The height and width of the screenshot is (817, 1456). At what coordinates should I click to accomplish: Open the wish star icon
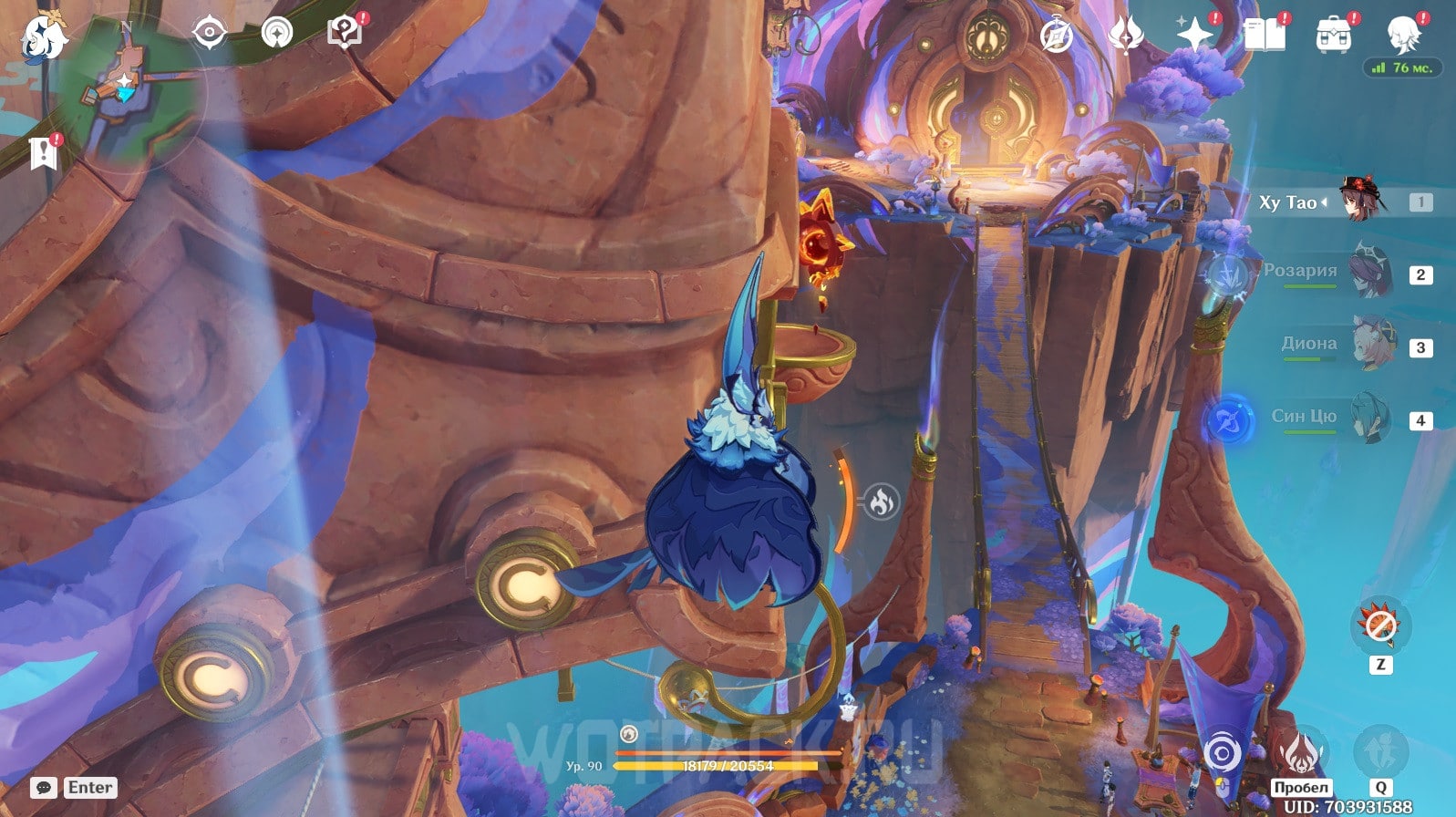coord(1194,35)
